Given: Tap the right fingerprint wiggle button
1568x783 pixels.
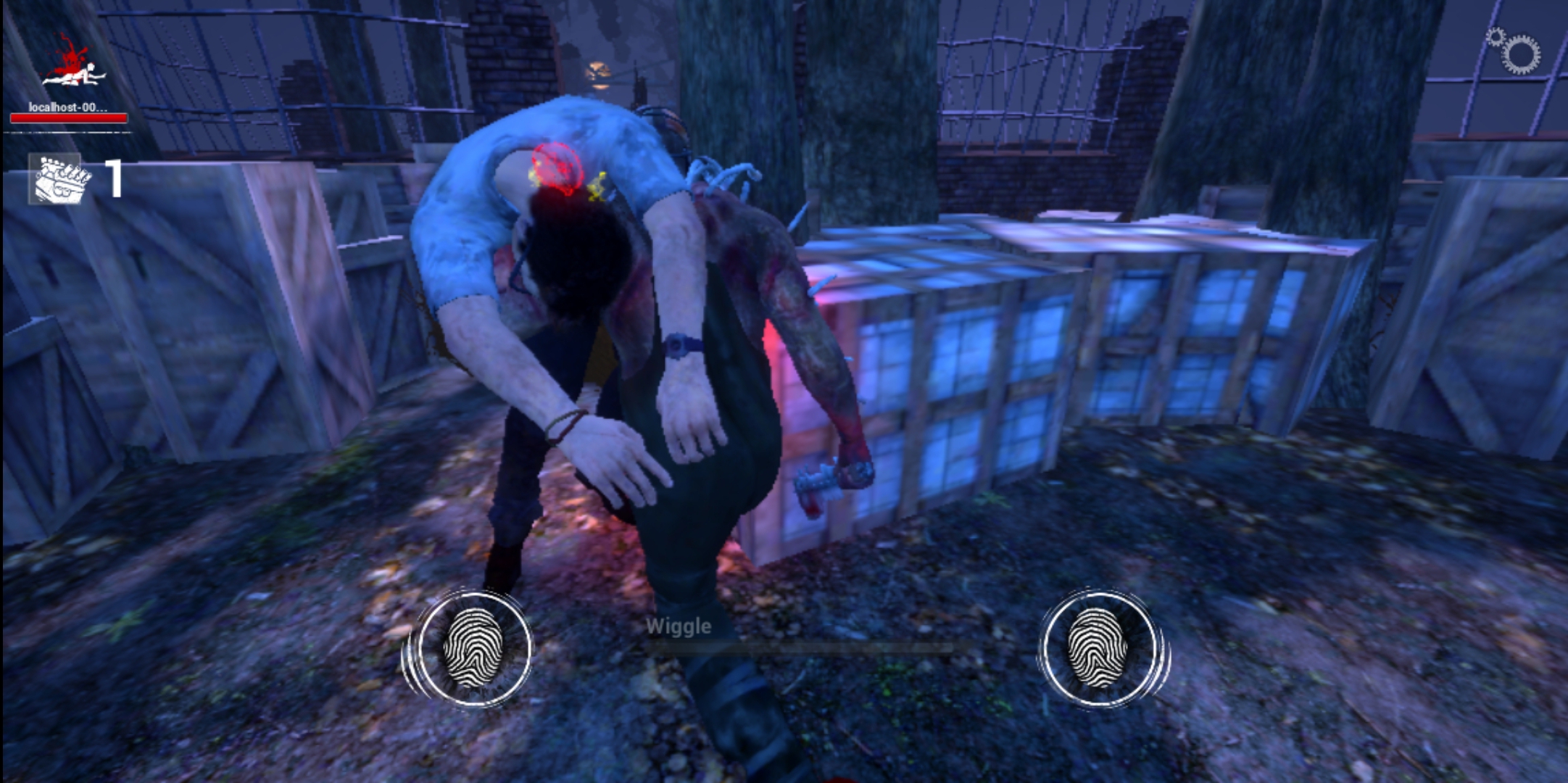Looking at the screenshot, I should (1098, 649).
